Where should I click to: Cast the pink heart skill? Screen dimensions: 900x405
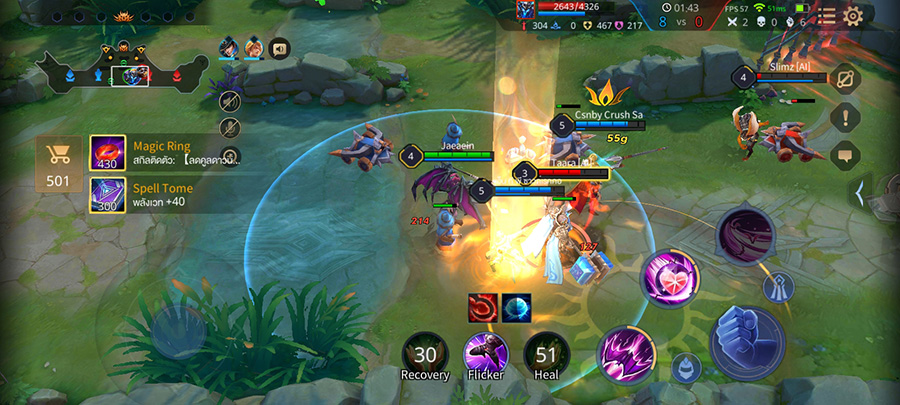[x=669, y=276]
